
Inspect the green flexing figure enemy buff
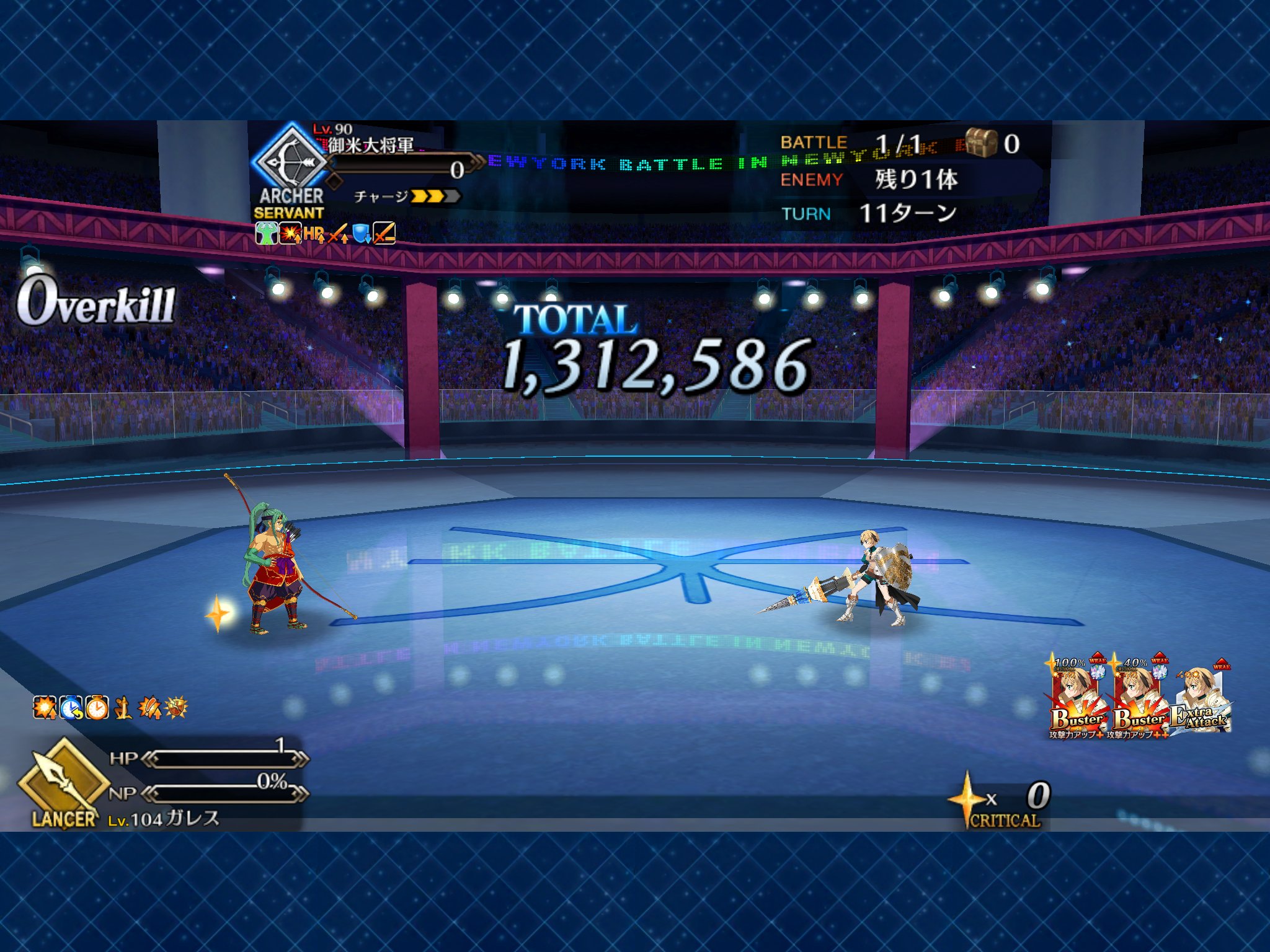point(266,234)
